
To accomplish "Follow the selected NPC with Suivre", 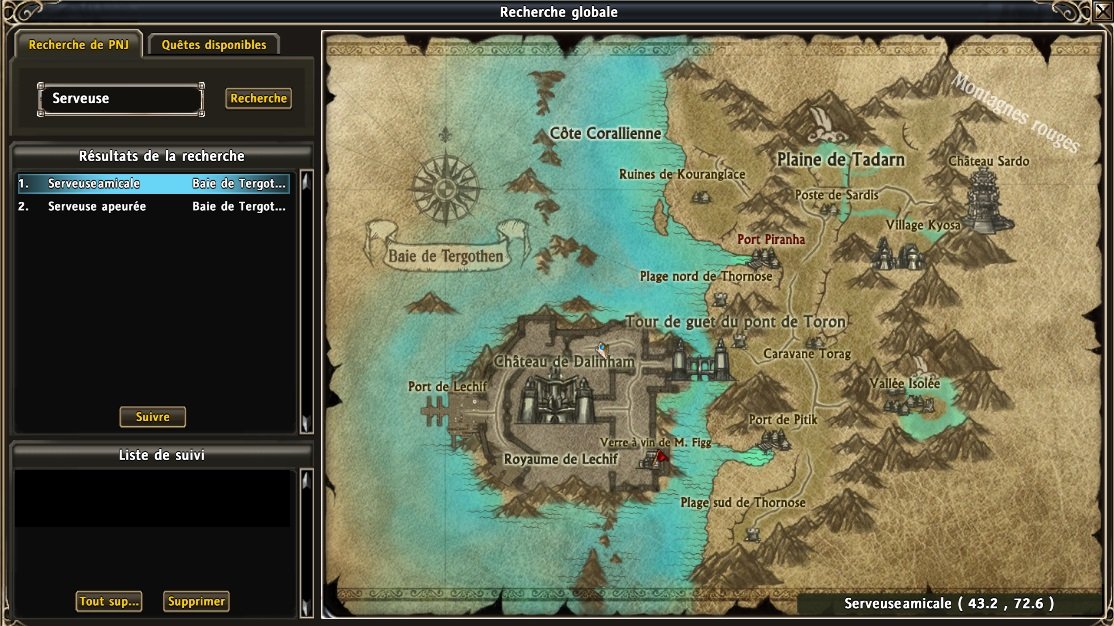I will pos(153,417).
